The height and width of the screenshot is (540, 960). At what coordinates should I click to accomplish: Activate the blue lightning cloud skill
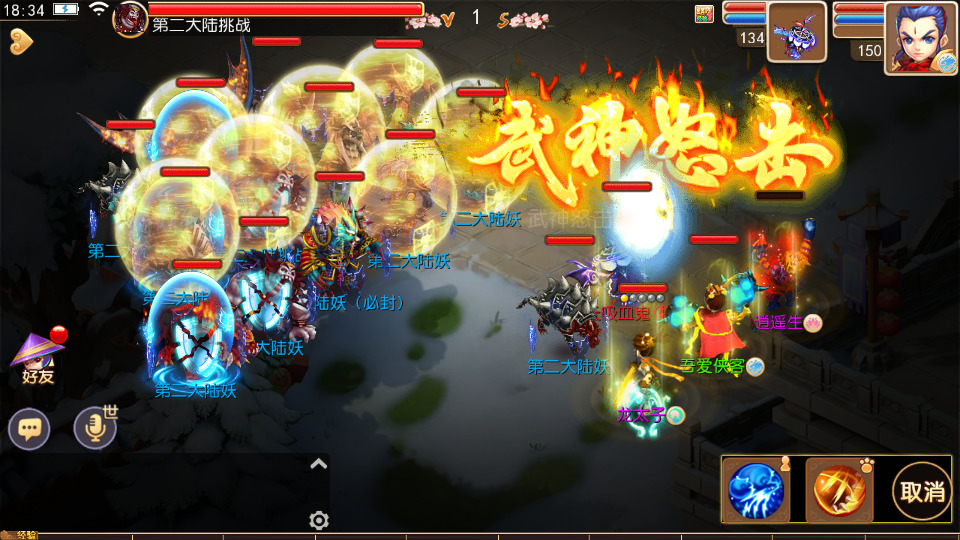pyautogui.click(x=756, y=490)
